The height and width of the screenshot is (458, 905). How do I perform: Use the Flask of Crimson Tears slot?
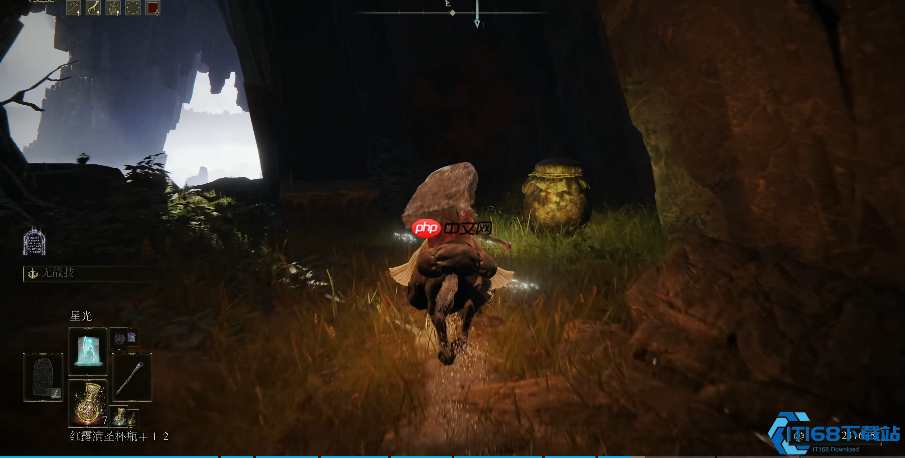click(87, 403)
